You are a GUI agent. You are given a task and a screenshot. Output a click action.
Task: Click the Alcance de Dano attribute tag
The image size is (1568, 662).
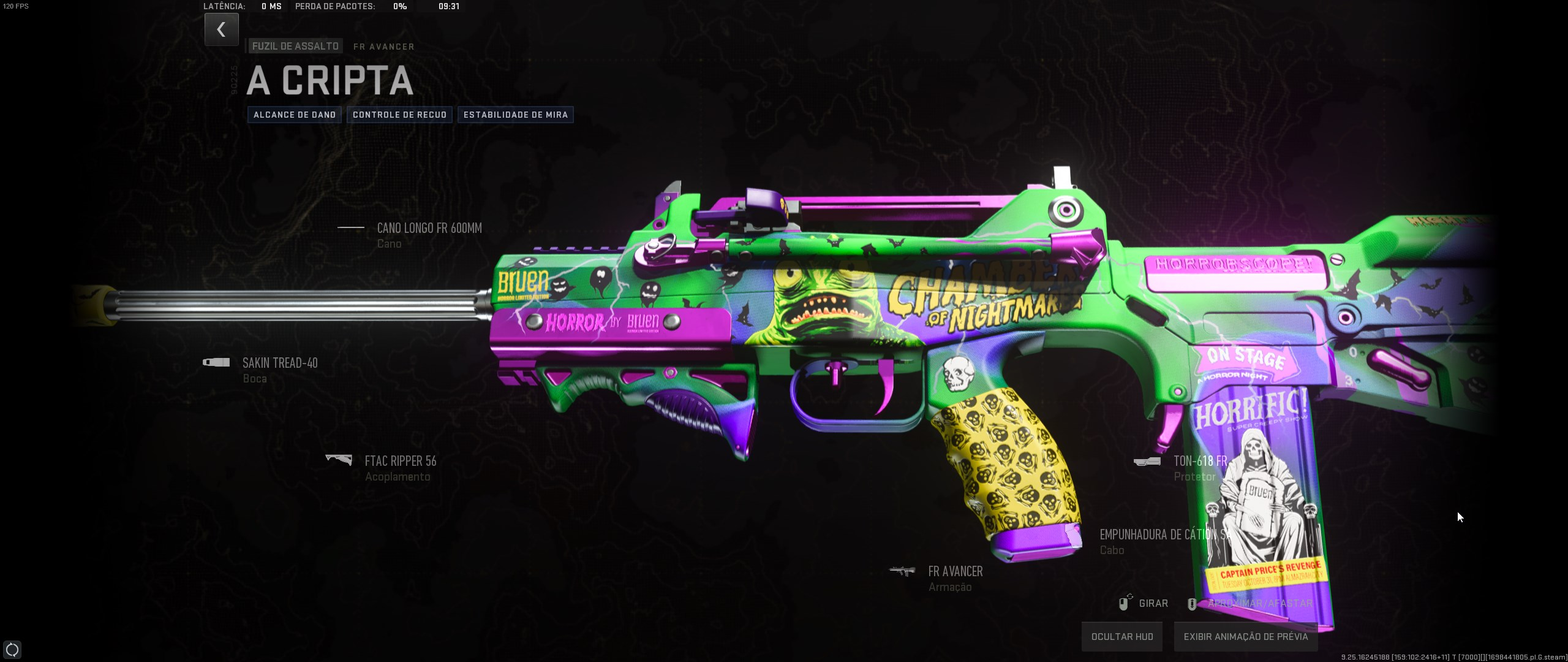pos(295,115)
